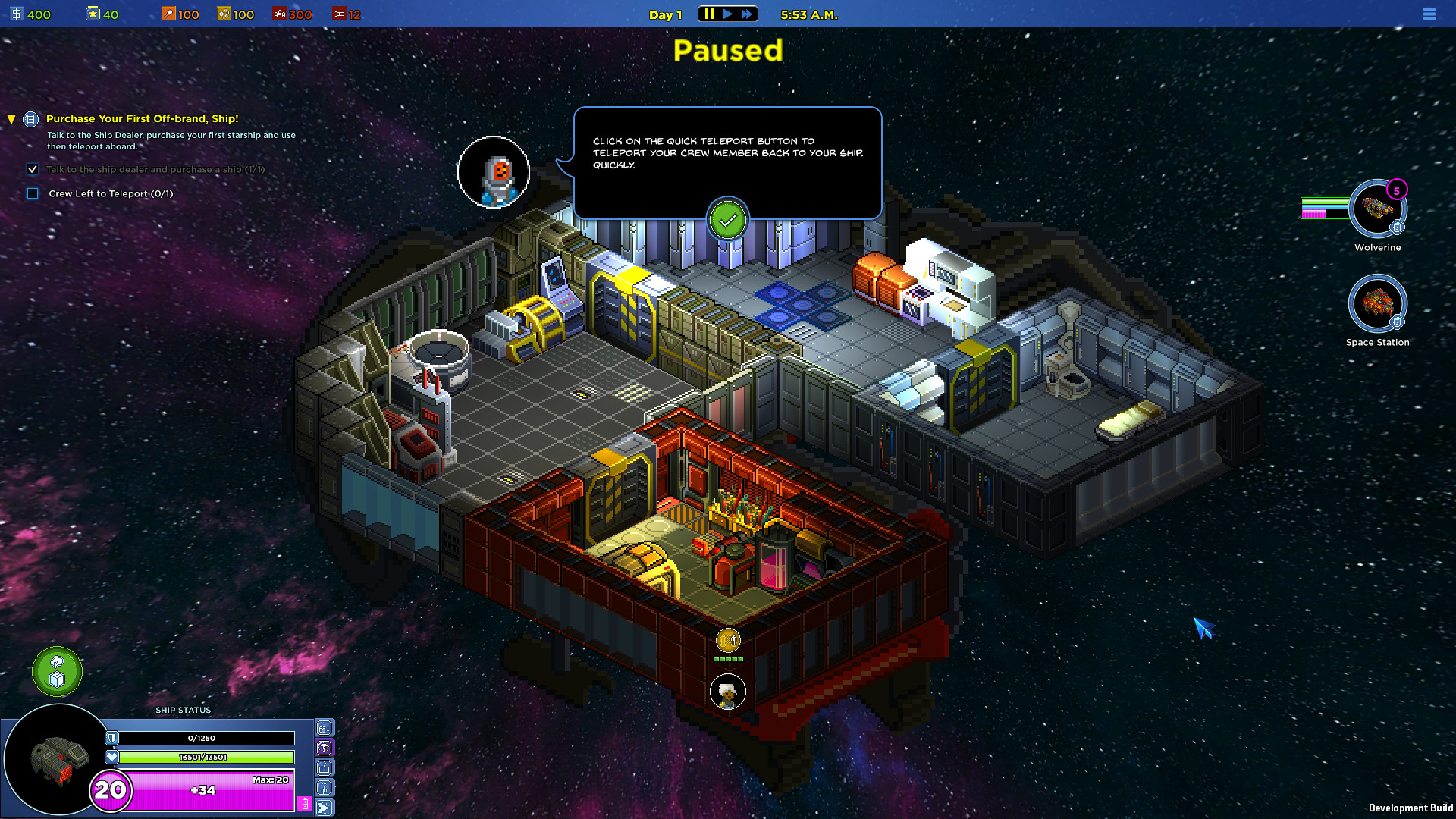This screenshot has width=1456, height=819.
Task: Click the Crew Left to Teleport objective checkbox
Action: [x=33, y=193]
